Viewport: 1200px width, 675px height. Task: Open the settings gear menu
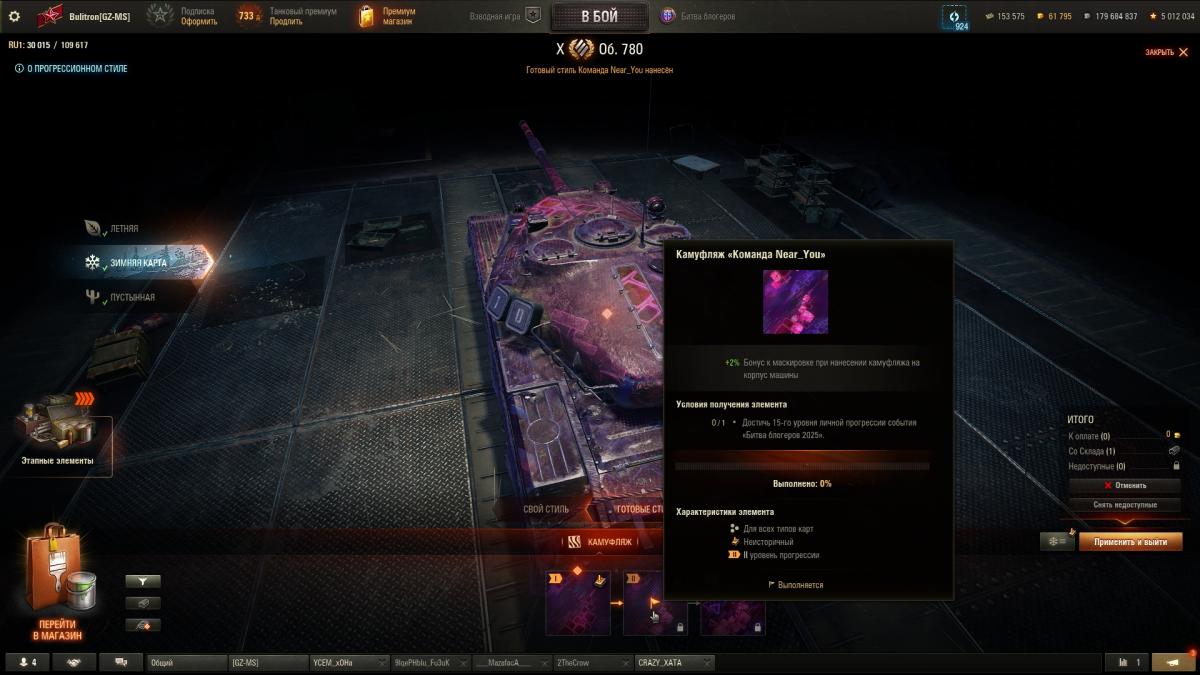tap(14, 16)
